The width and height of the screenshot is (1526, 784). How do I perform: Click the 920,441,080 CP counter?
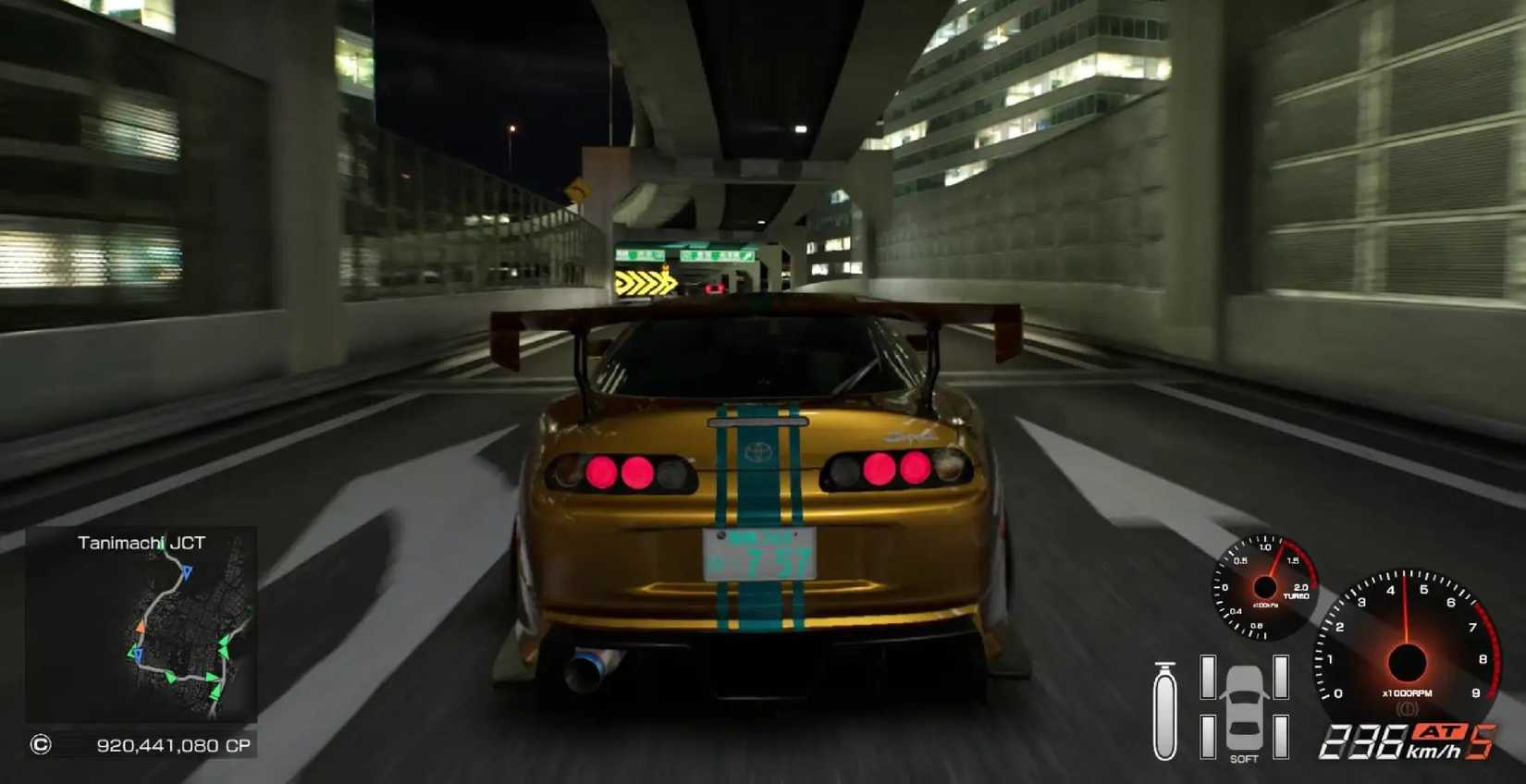click(x=173, y=744)
